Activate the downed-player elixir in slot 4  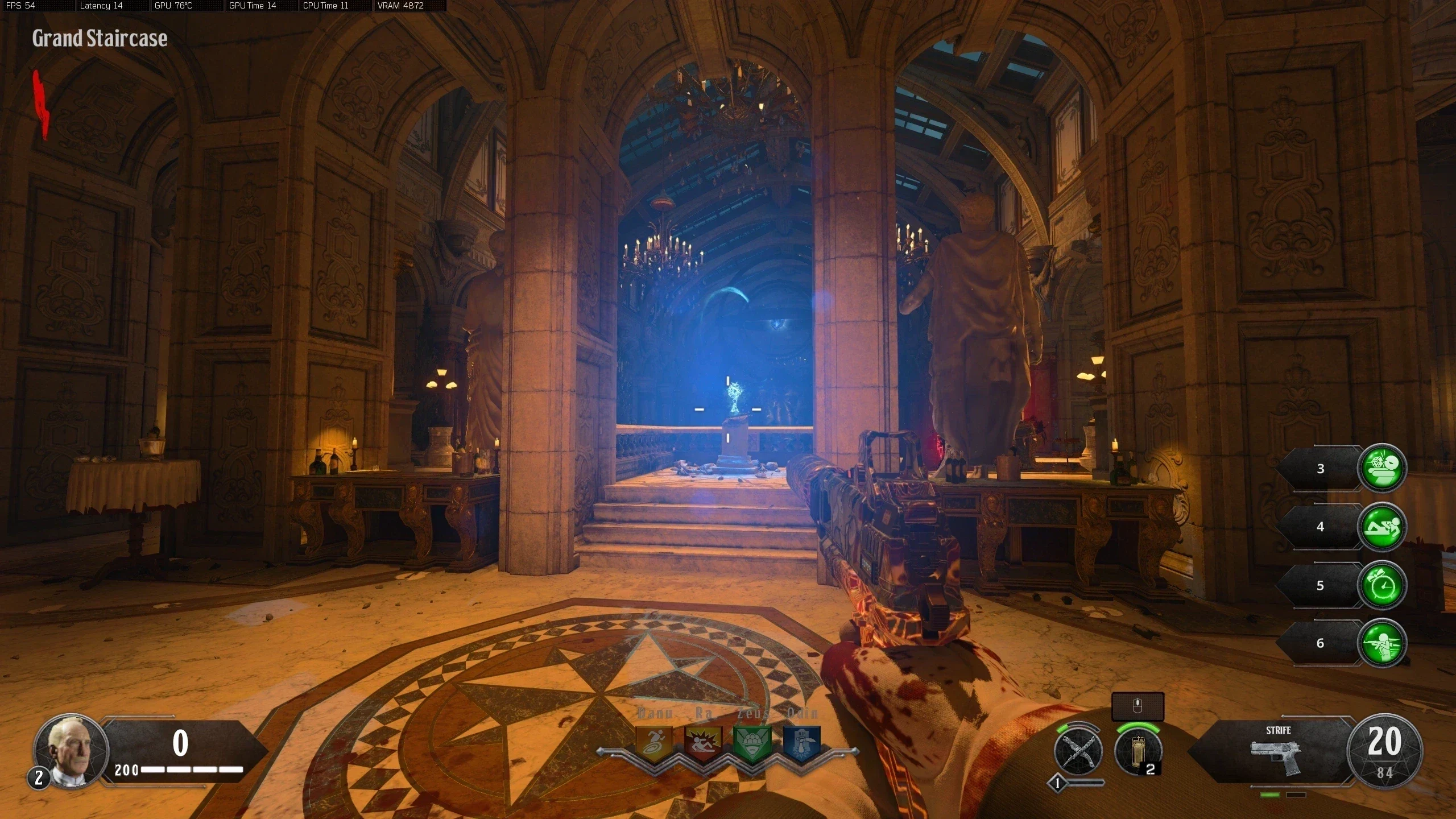[1381, 526]
